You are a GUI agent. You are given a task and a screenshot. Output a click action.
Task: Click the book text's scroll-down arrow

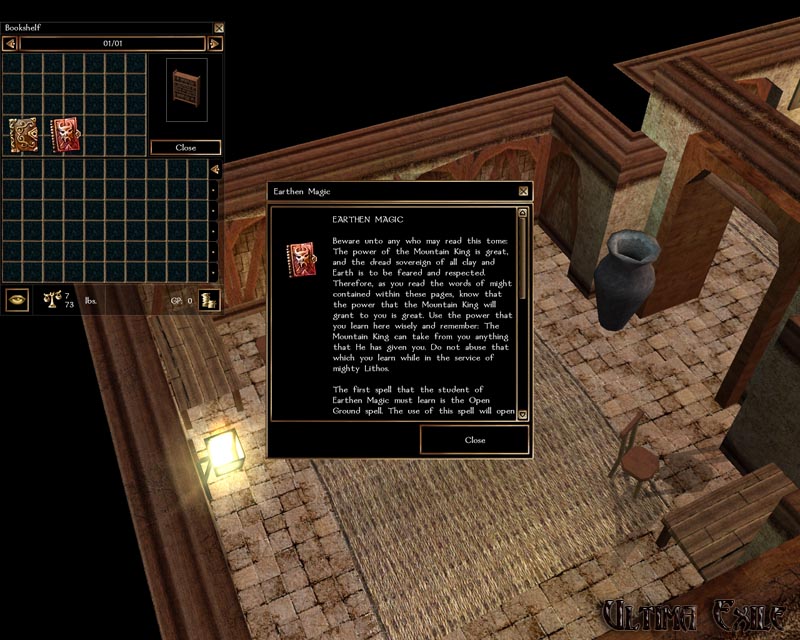click(522, 414)
